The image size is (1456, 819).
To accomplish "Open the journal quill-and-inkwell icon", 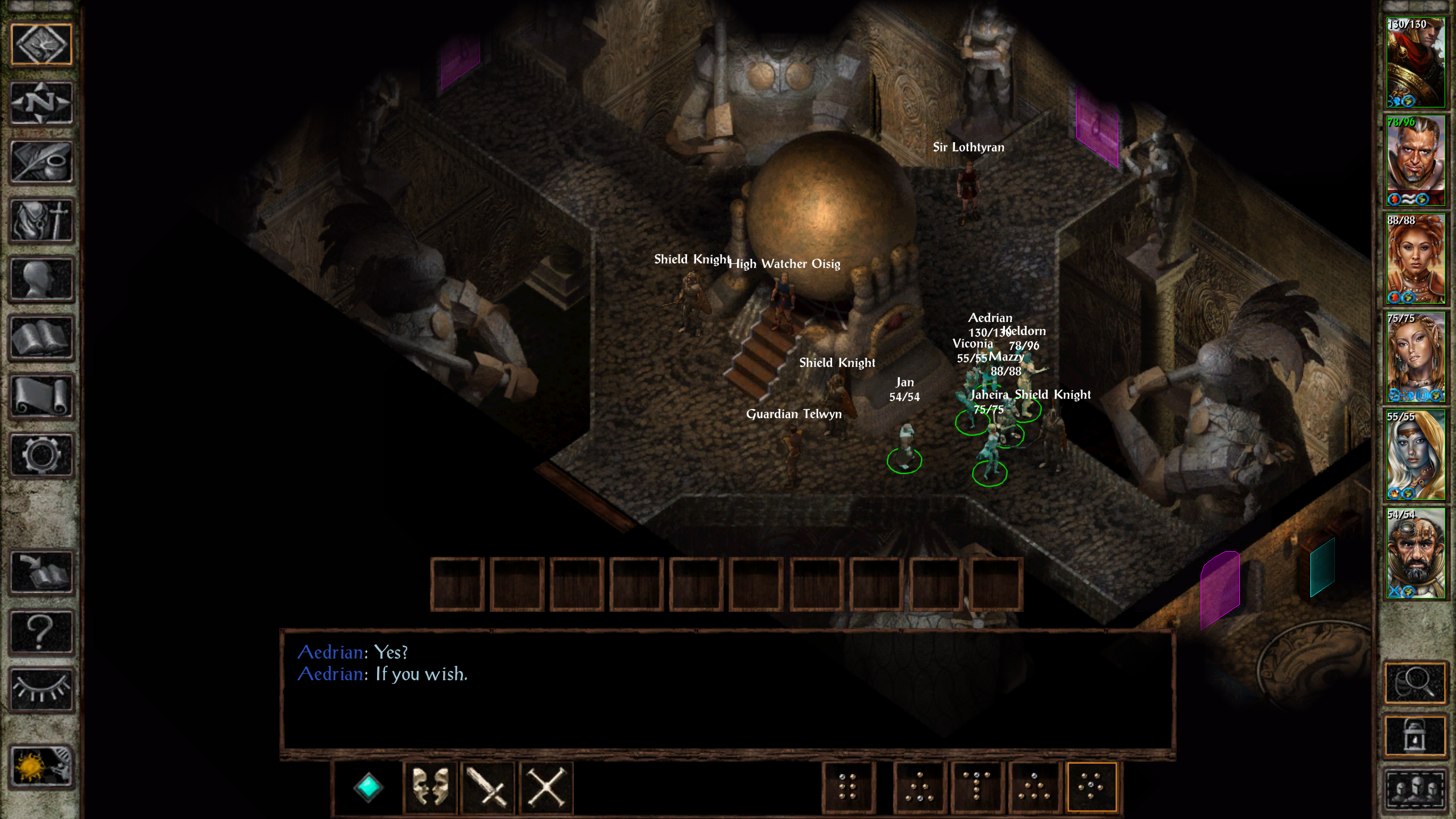I will tap(42, 162).
